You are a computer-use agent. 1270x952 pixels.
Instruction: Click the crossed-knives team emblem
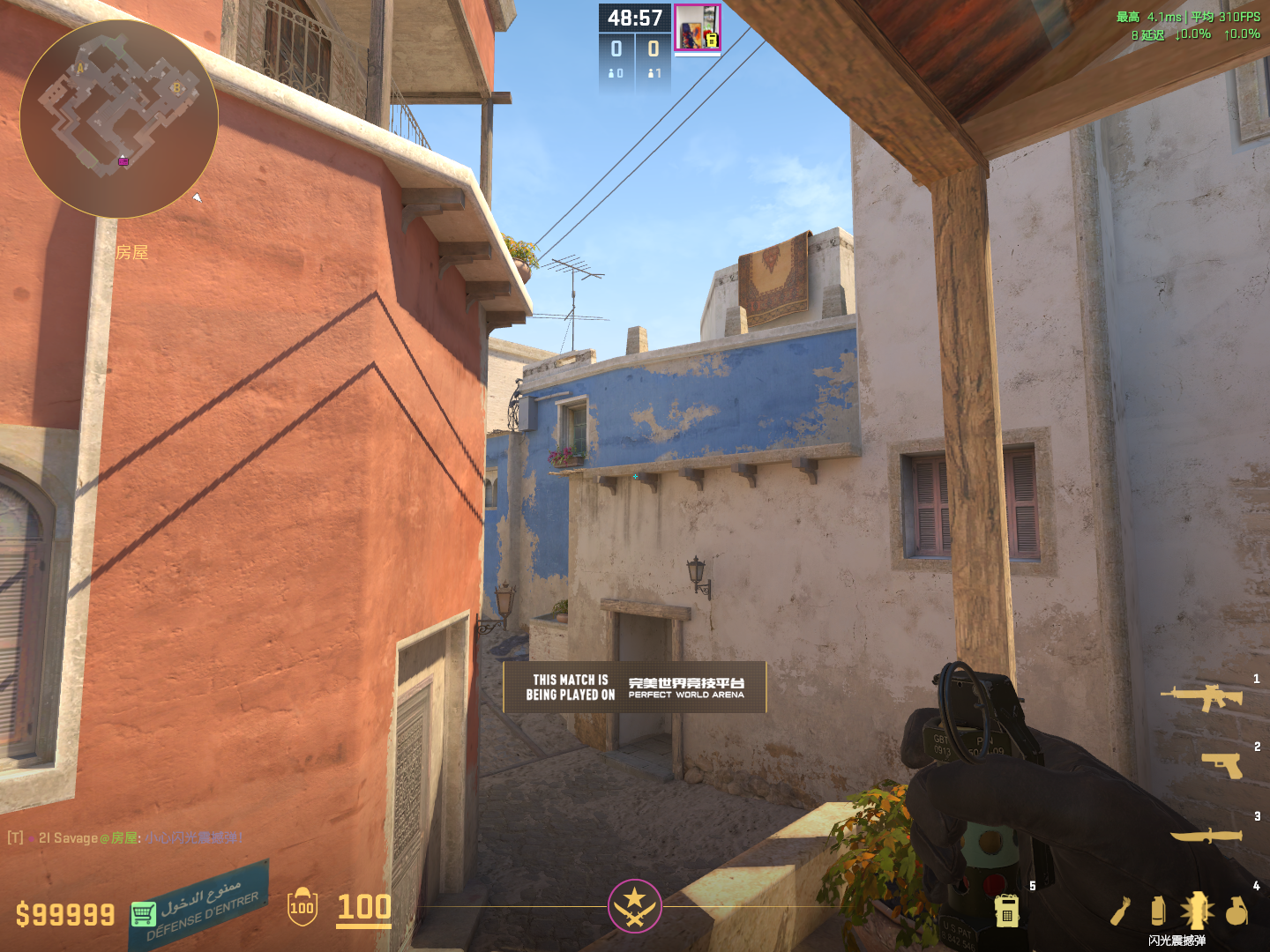click(634, 905)
